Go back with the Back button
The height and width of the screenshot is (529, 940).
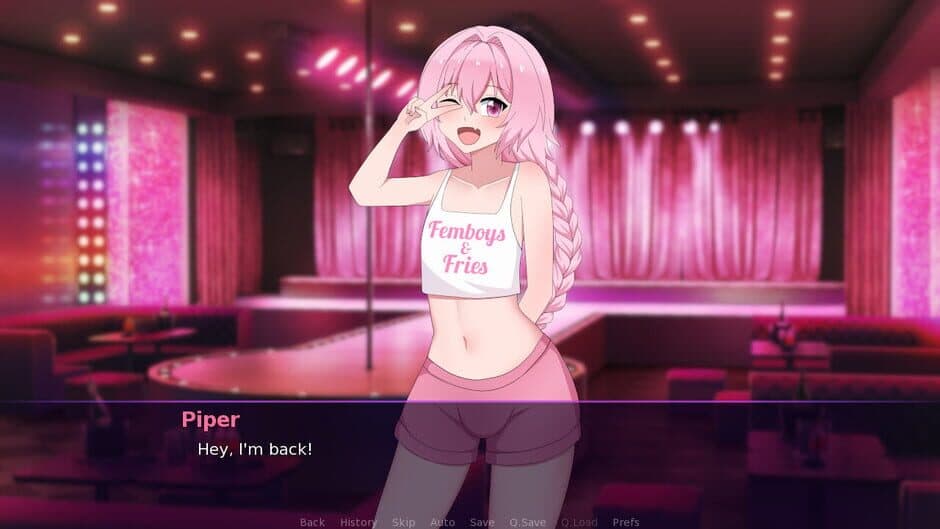[312, 522]
